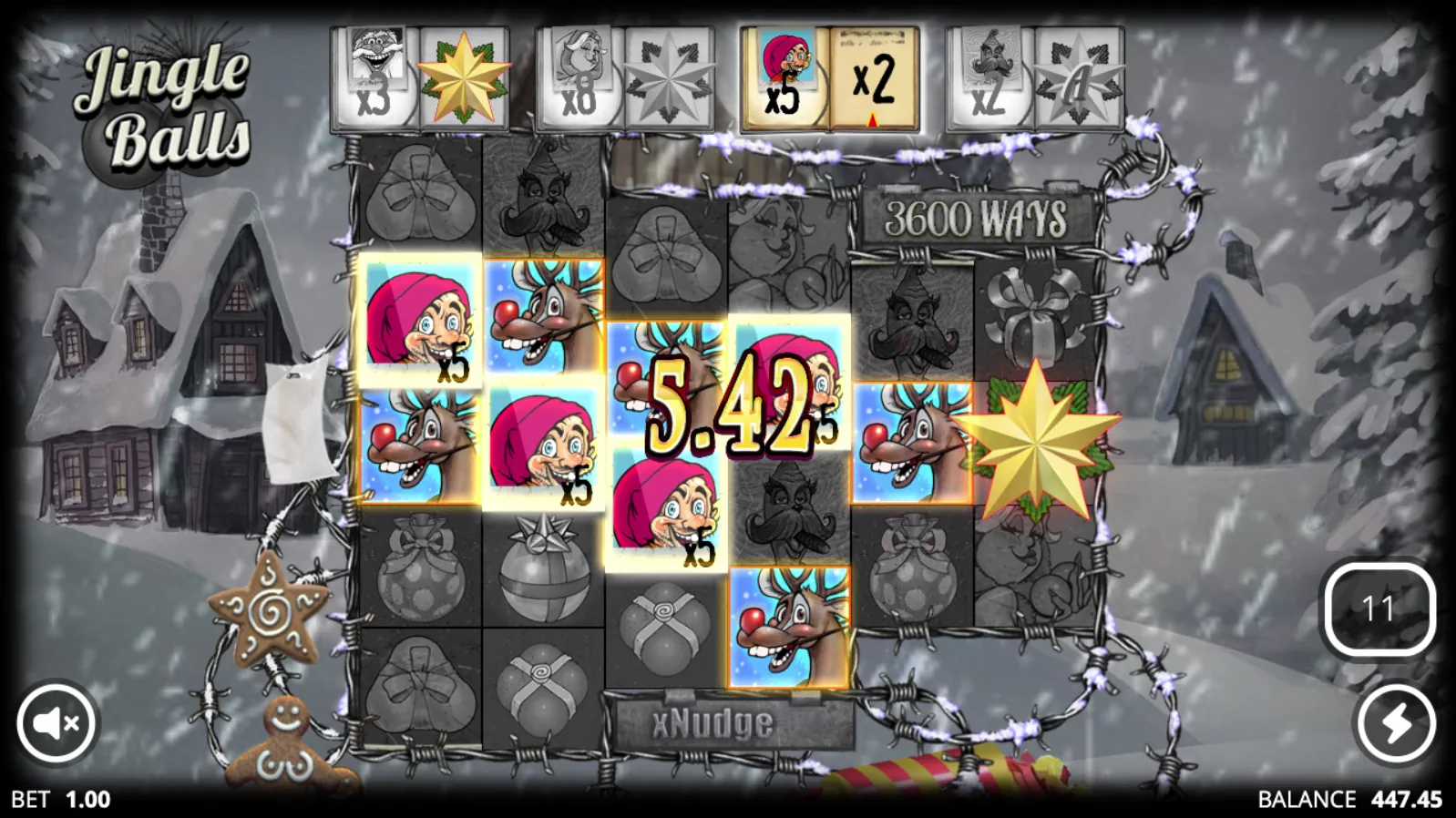Open the spins remaining counter showing 11

[1379, 608]
